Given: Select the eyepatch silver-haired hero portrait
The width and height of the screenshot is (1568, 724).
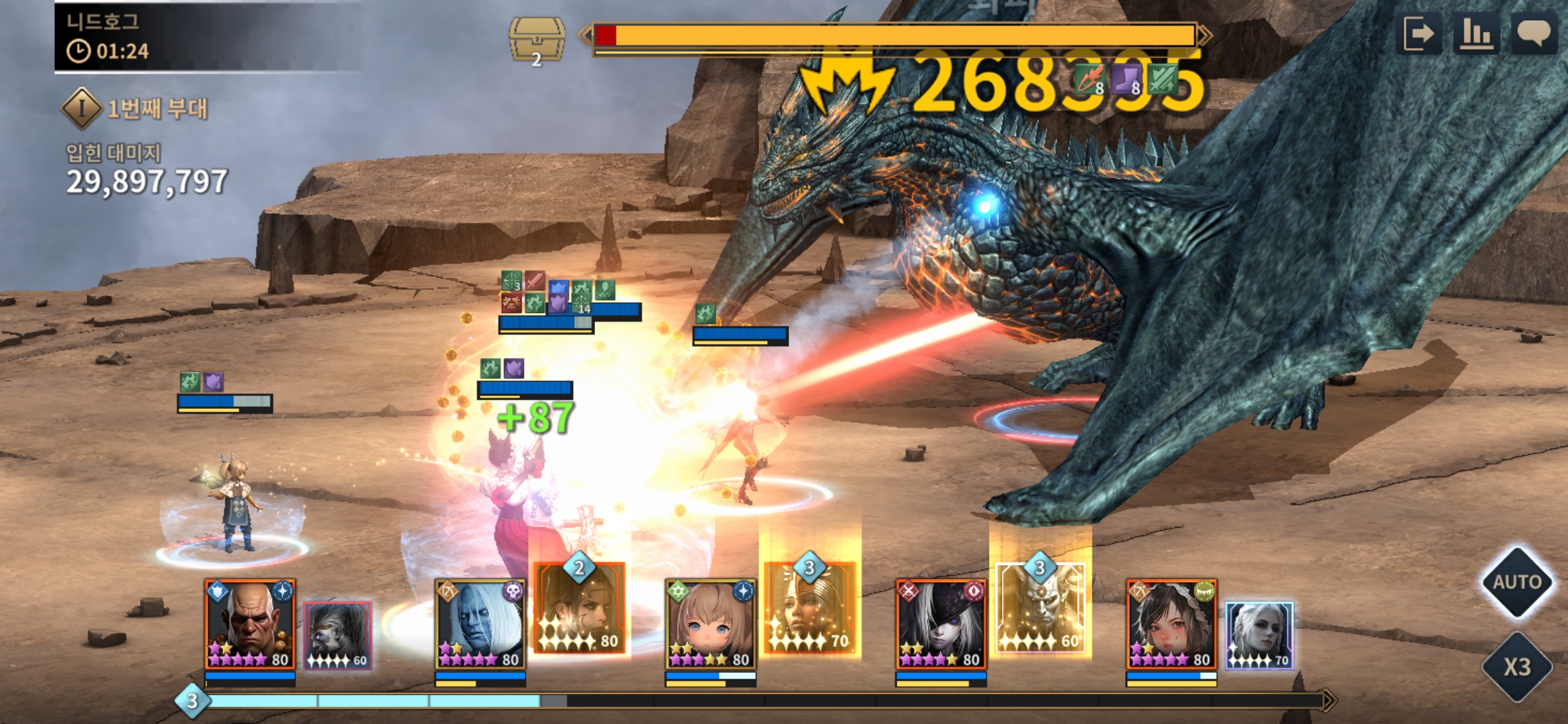Looking at the screenshot, I should point(941,624).
